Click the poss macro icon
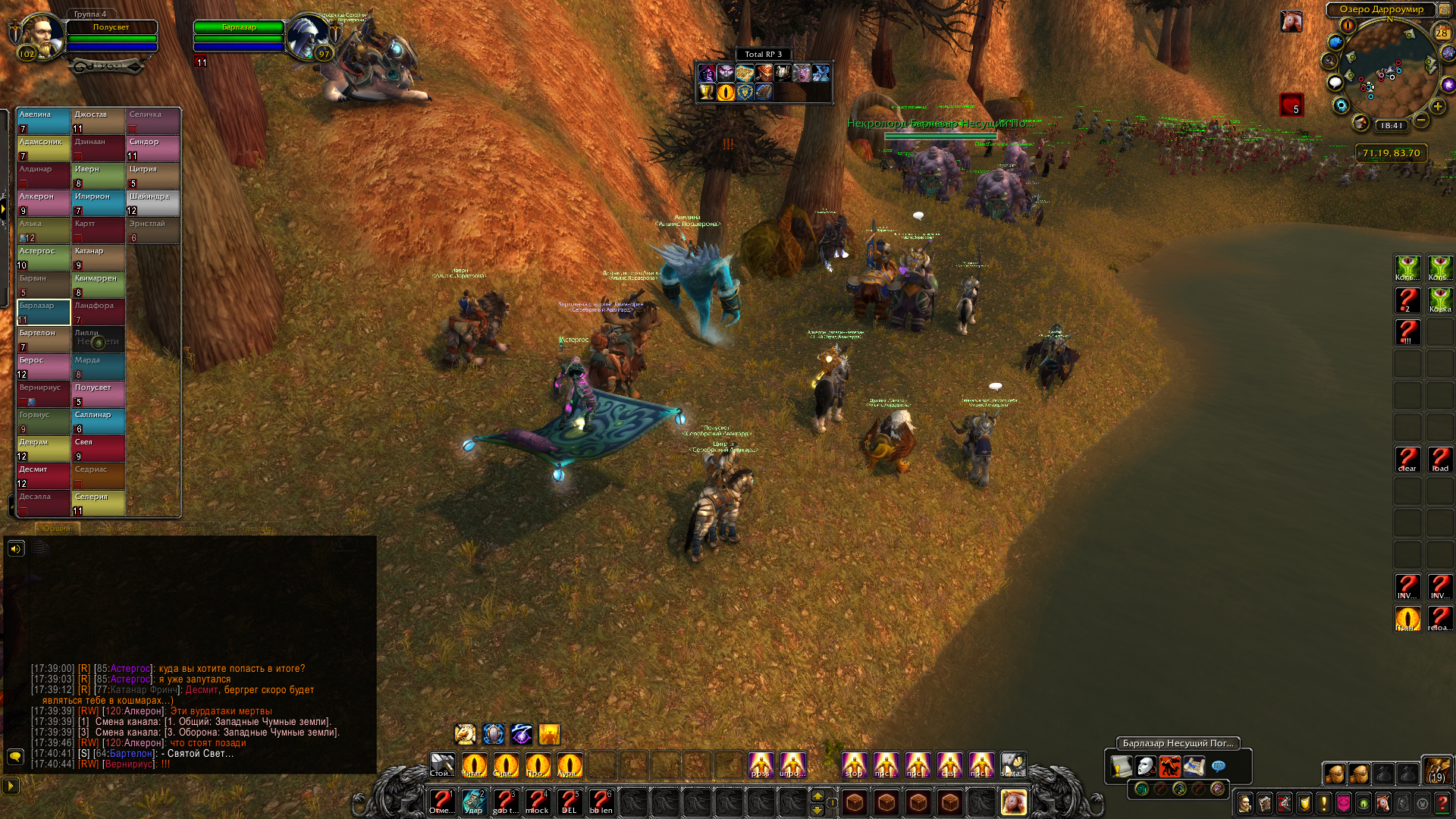1456x819 pixels. (x=761, y=764)
